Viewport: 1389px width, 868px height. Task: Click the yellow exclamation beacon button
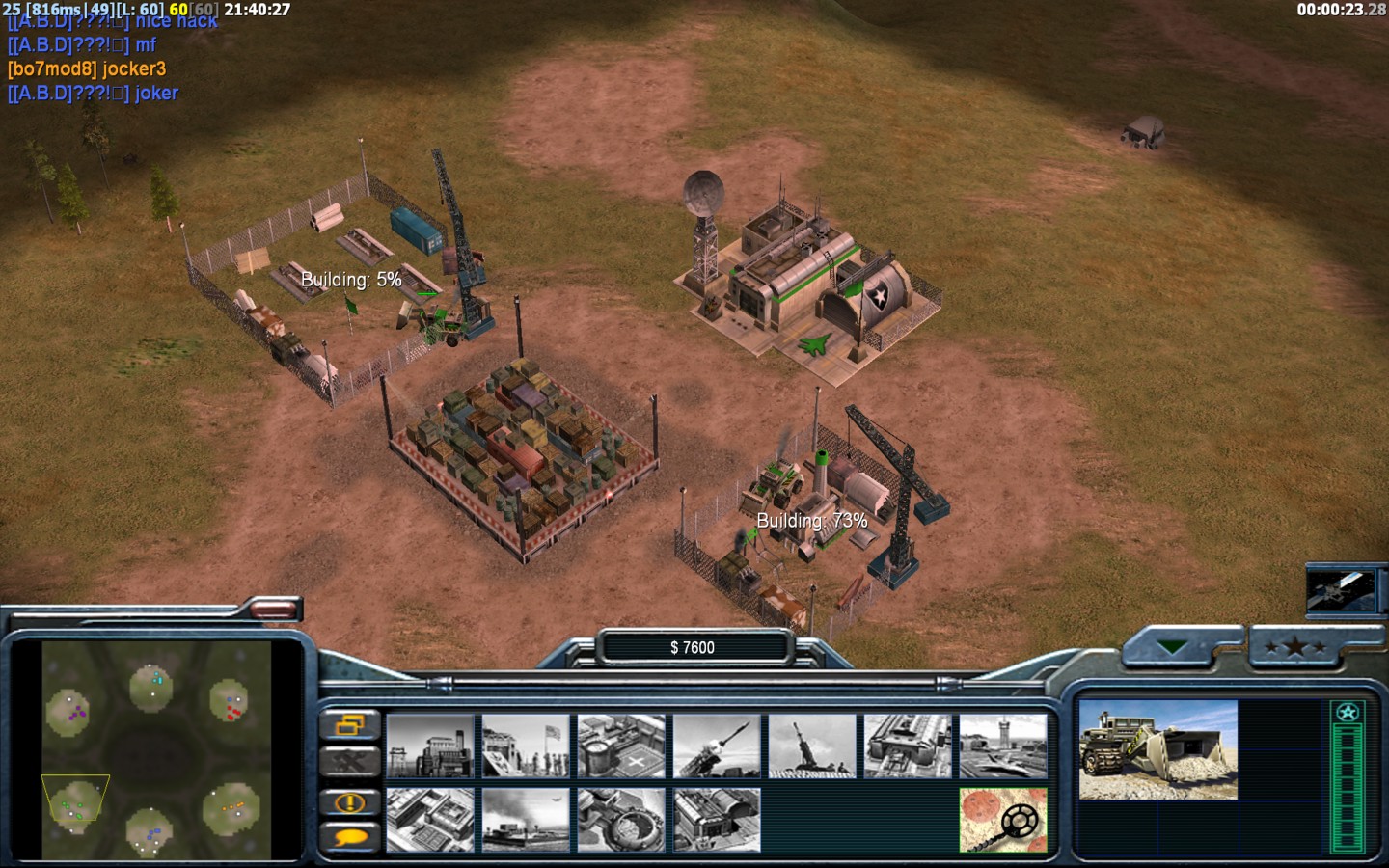click(349, 801)
